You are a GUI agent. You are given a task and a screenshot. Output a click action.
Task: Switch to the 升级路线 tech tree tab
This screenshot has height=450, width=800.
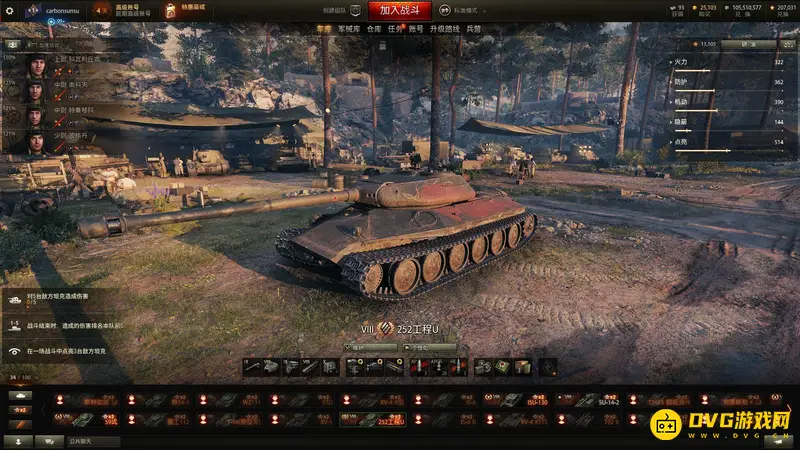446,29
